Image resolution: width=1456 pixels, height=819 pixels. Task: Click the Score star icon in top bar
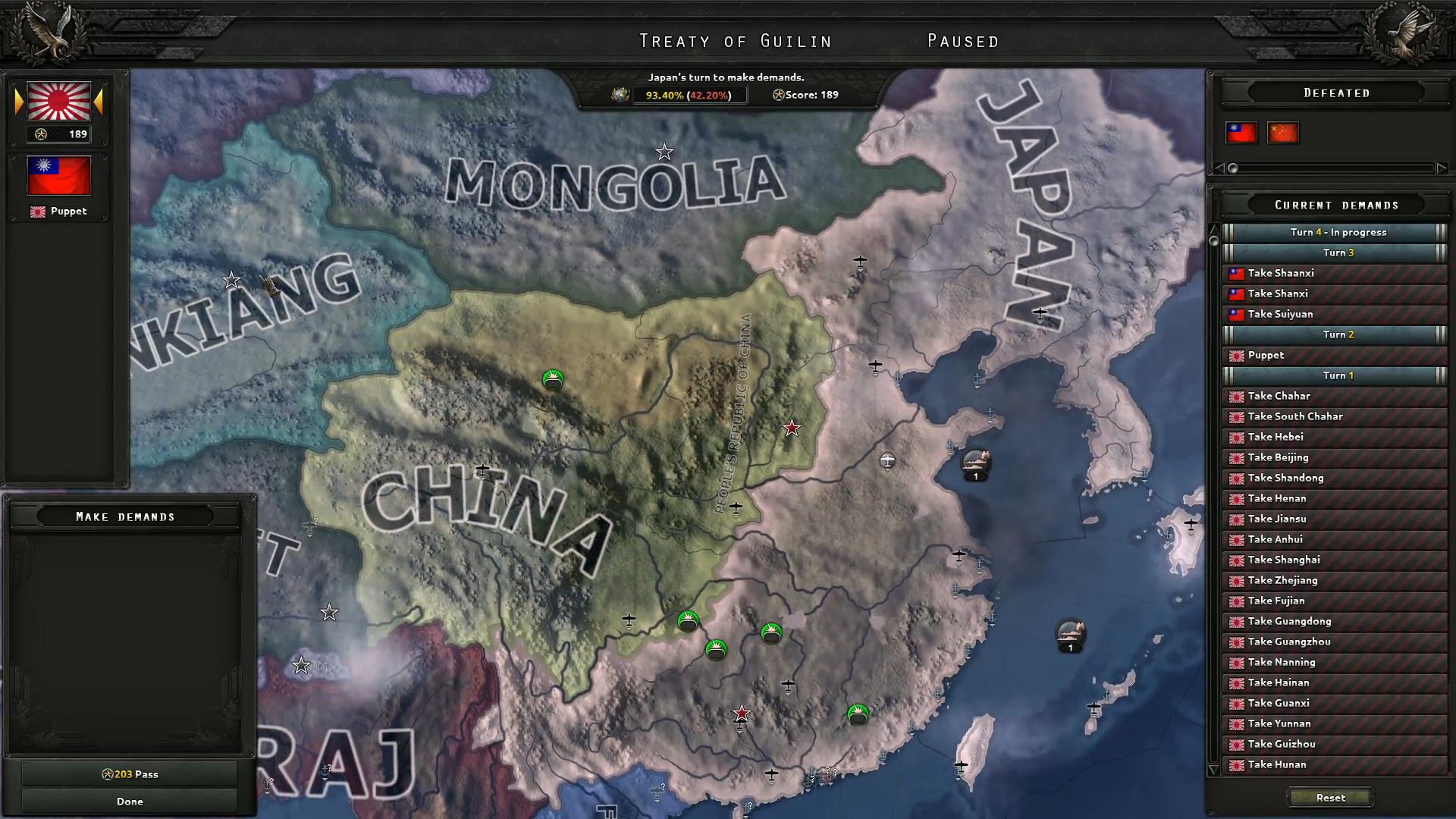[779, 95]
